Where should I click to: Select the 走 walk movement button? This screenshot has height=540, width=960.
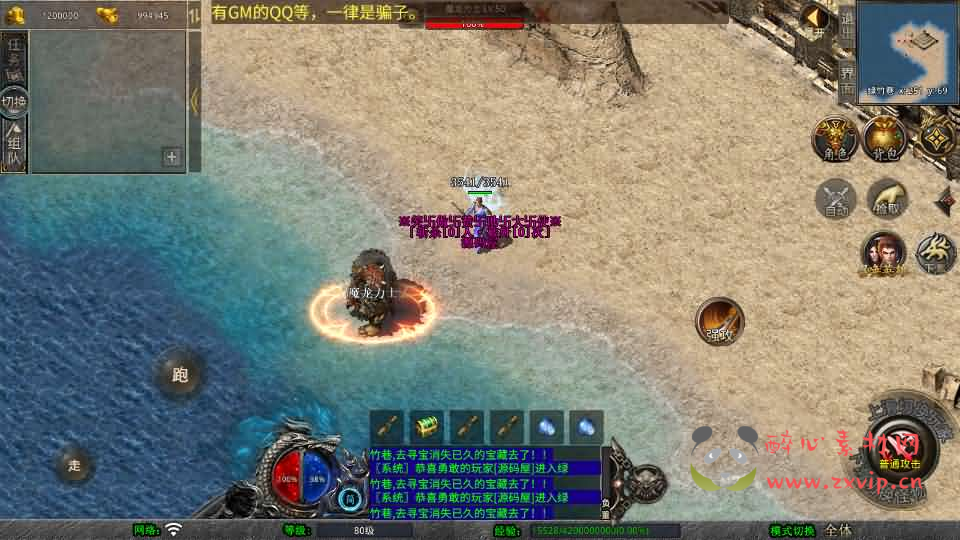75,464
